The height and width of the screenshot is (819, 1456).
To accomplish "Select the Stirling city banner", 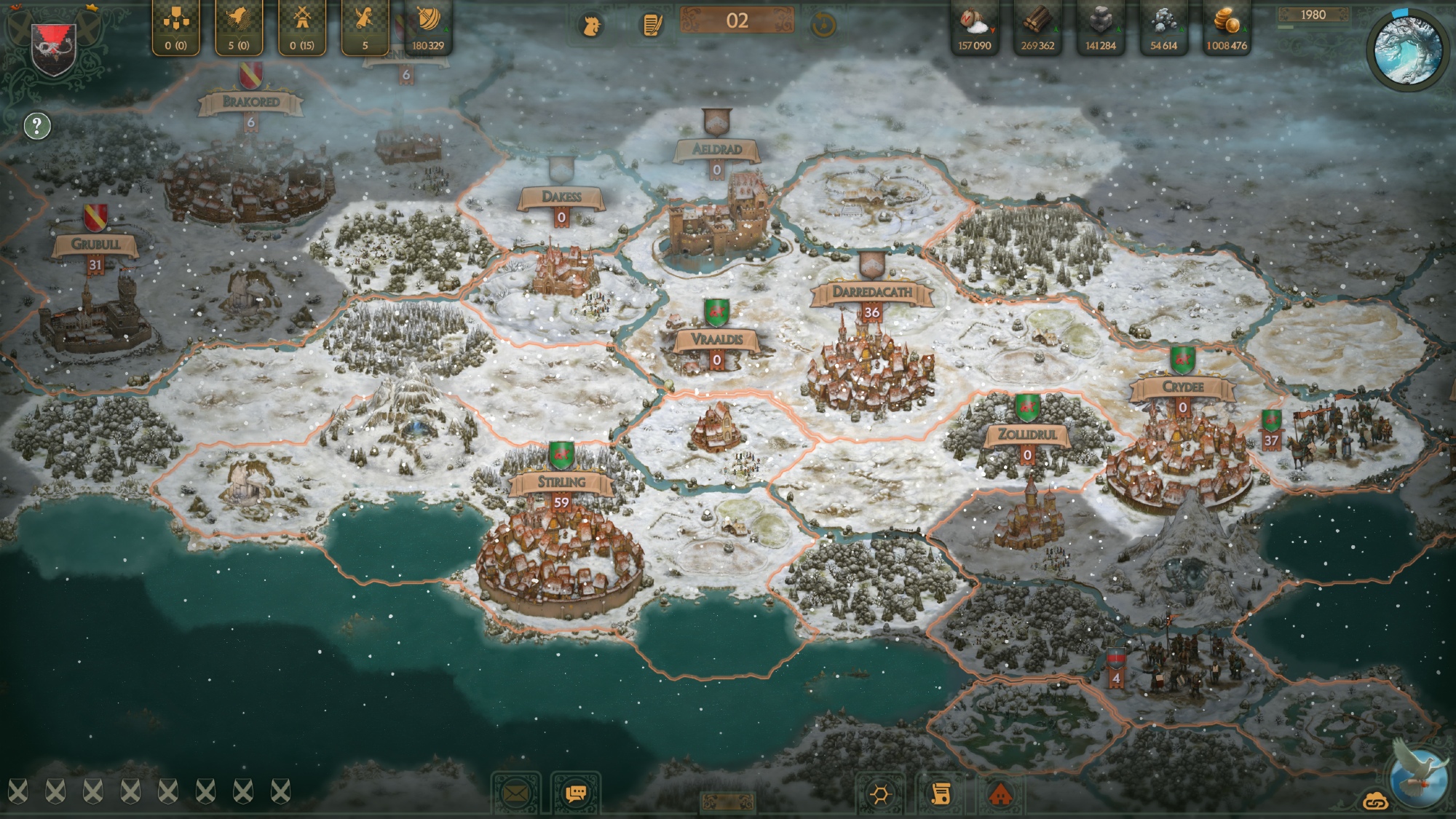I will tap(561, 482).
